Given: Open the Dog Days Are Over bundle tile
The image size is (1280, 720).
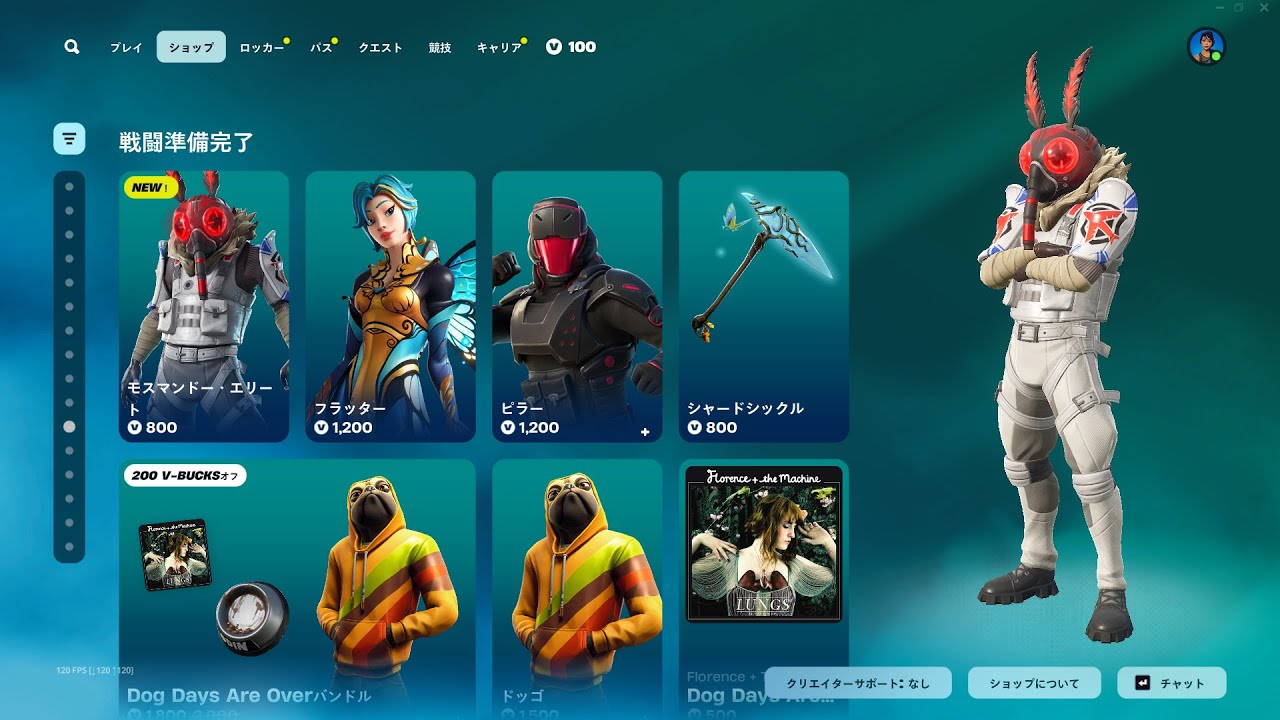Looking at the screenshot, I should [x=297, y=588].
